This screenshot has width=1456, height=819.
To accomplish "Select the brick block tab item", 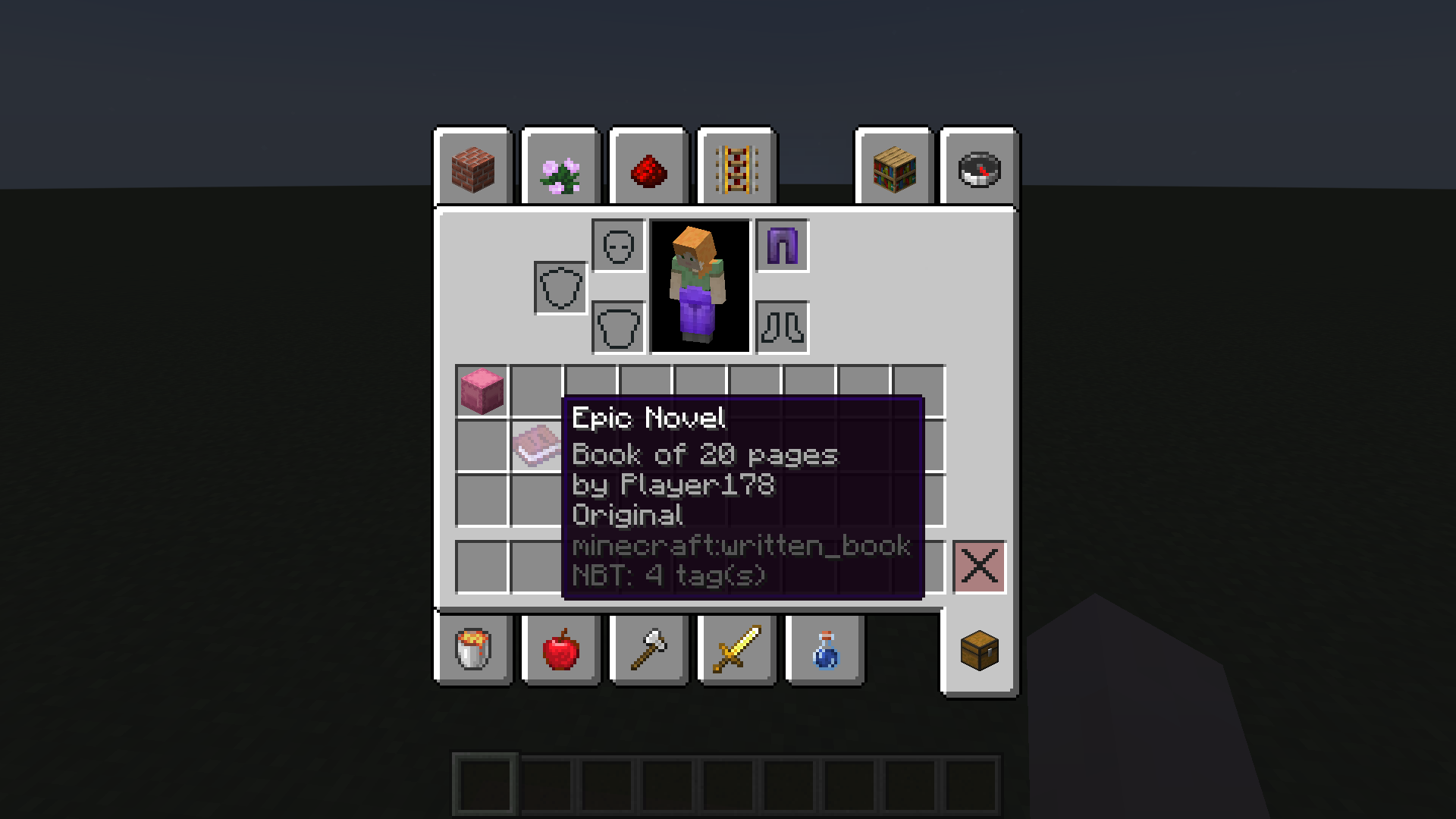I will pos(472,168).
